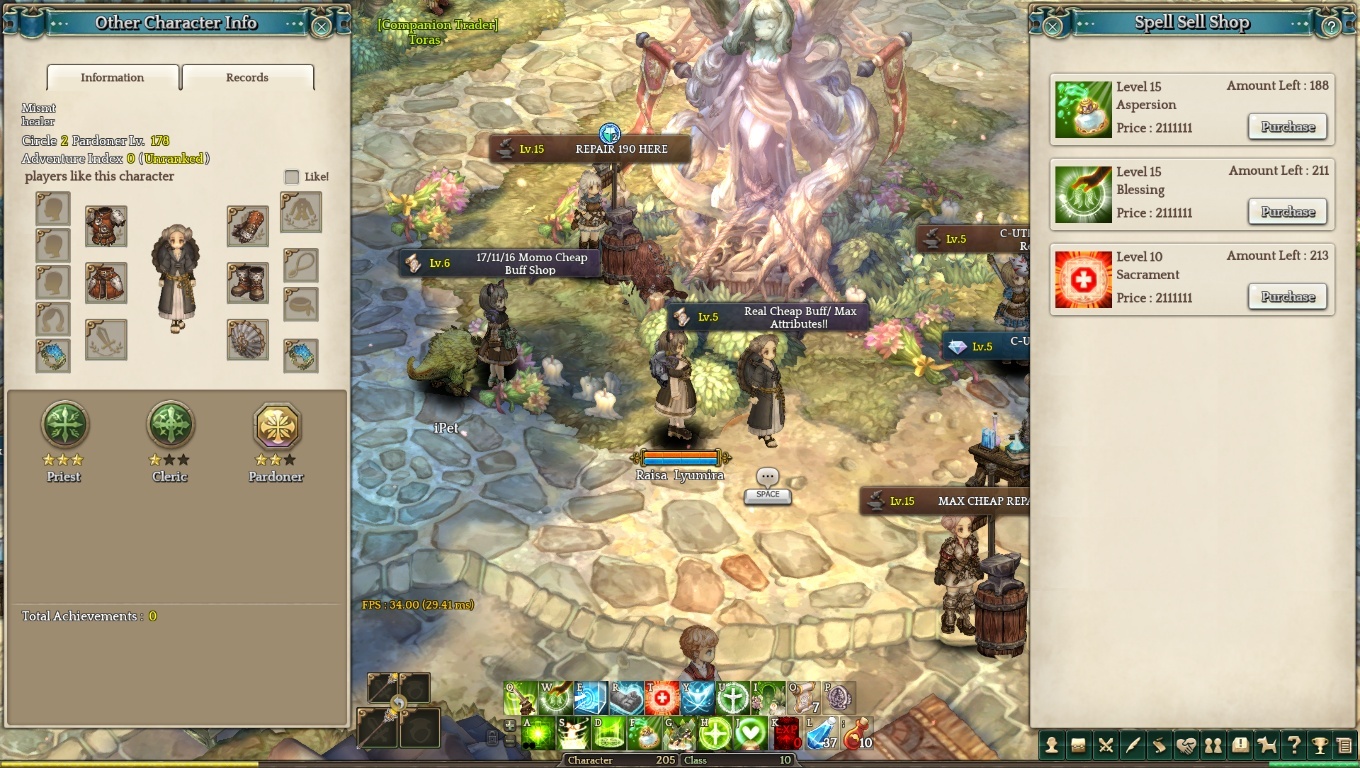
Task: Use the red potion in the hotbar
Action: [x=856, y=735]
